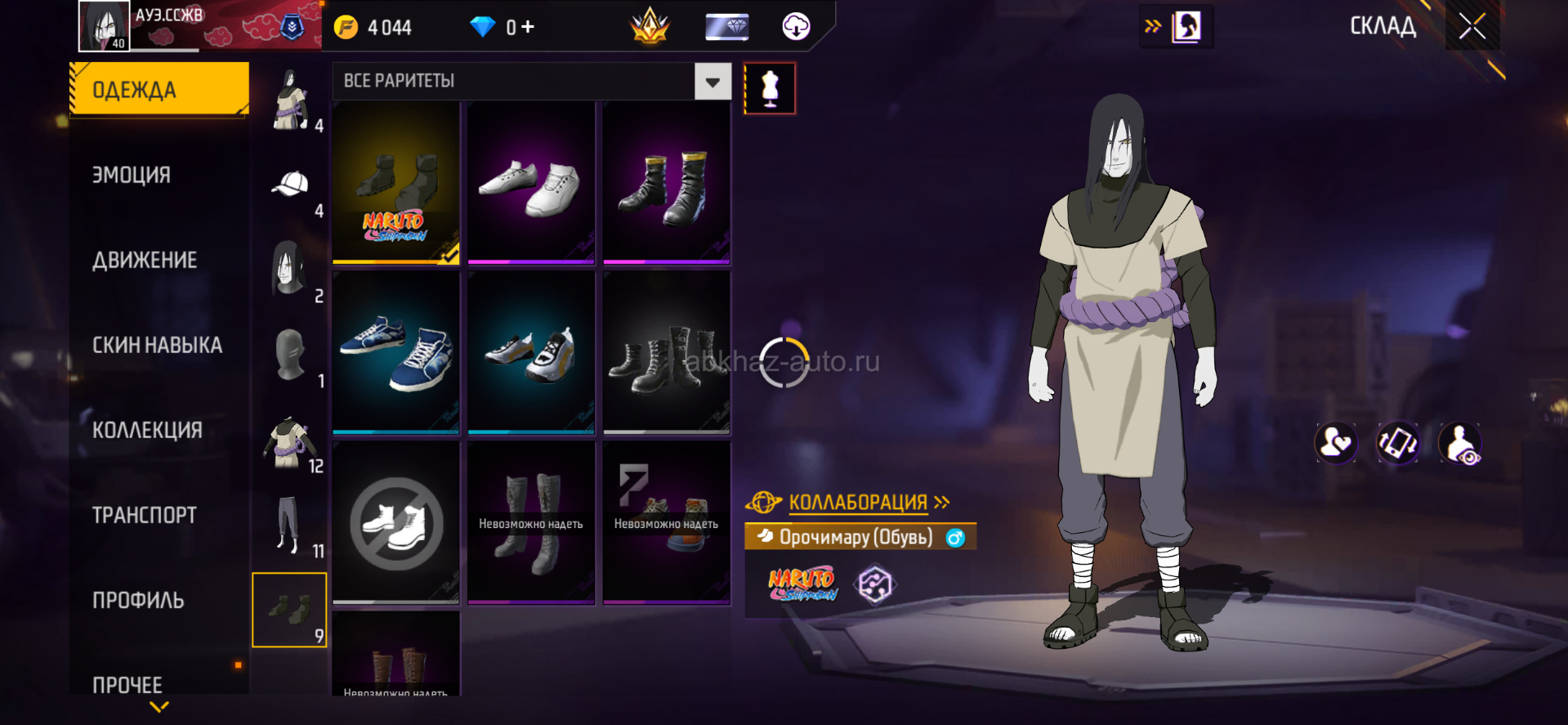Choose the white sneakers item
Image resolution: width=1568 pixels, height=725 pixels.
(531, 182)
